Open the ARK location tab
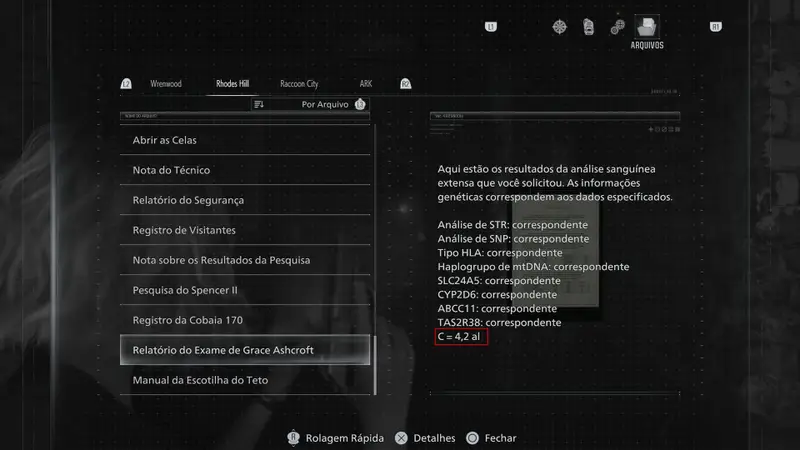The image size is (800, 450). pyautogui.click(x=365, y=84)
